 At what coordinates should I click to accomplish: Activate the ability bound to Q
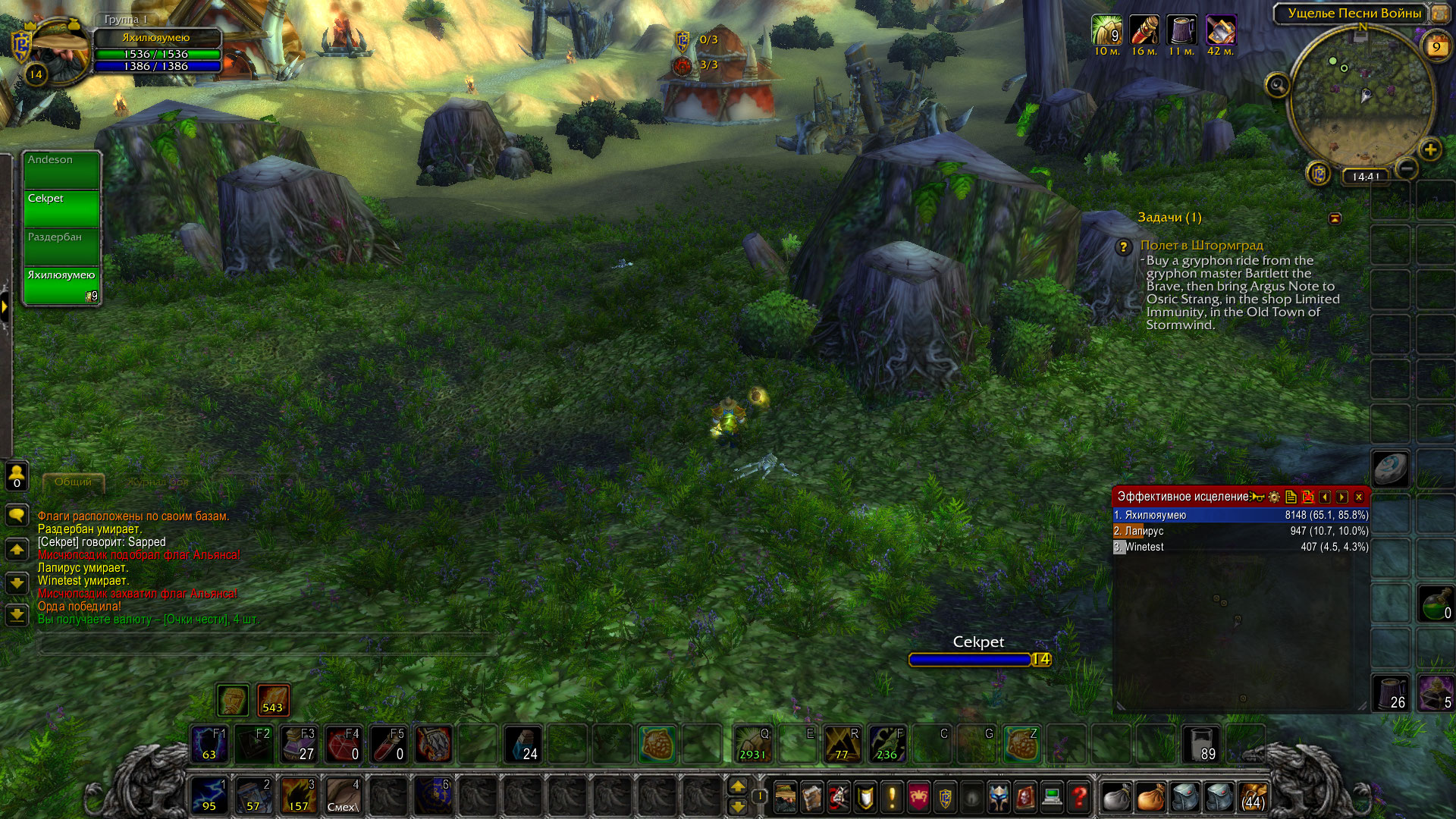pos(752,744)
